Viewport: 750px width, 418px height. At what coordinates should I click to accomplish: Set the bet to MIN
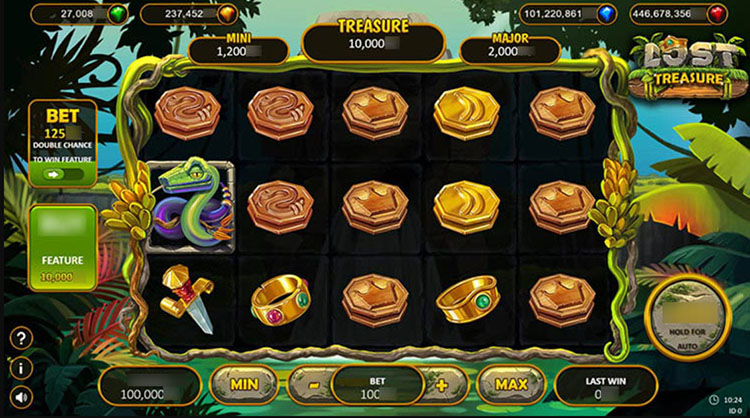point(245,384)
